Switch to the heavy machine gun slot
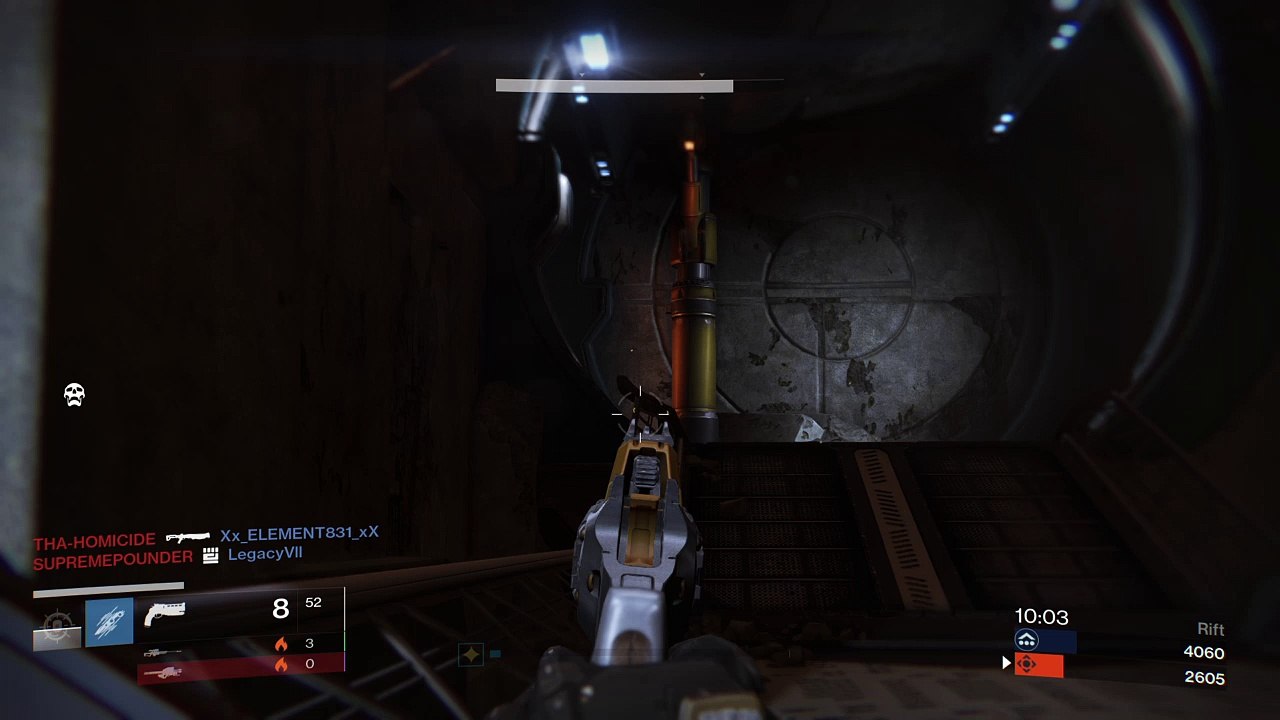The height and width of the screenshot is (720, 1280). pyautogui.click(x=162, y=672)
